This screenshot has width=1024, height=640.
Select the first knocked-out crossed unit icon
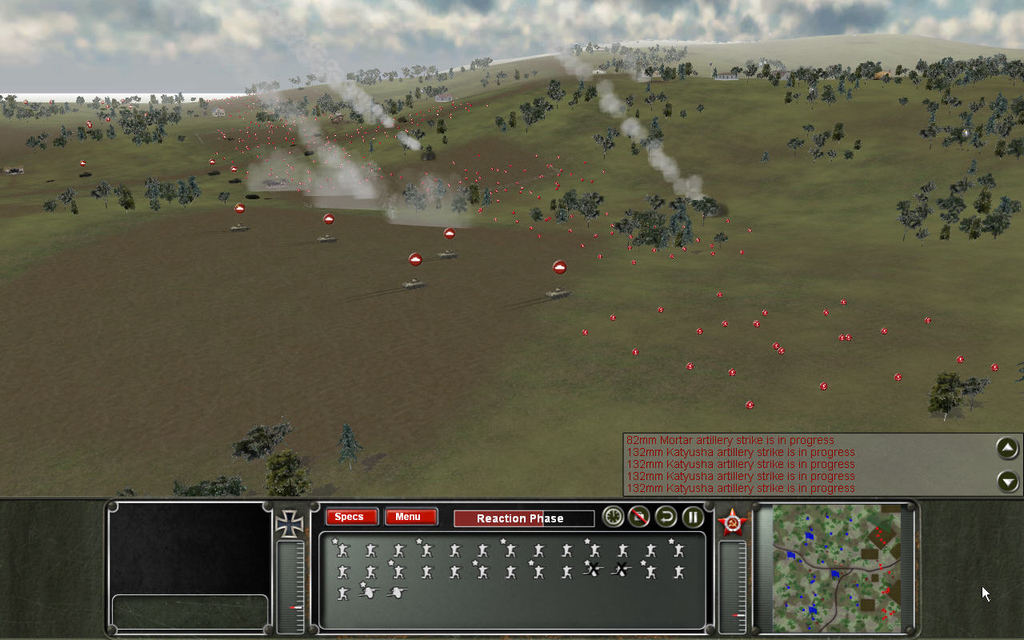click(593, 571)
